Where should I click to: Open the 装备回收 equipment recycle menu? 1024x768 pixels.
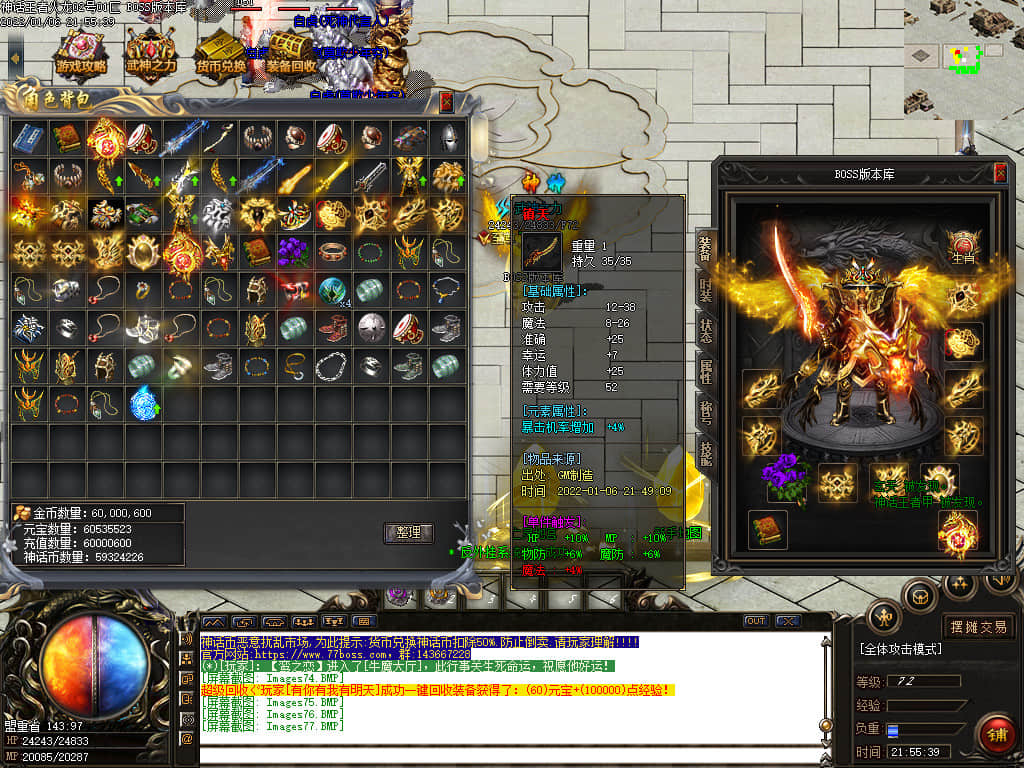click(291, 55)
